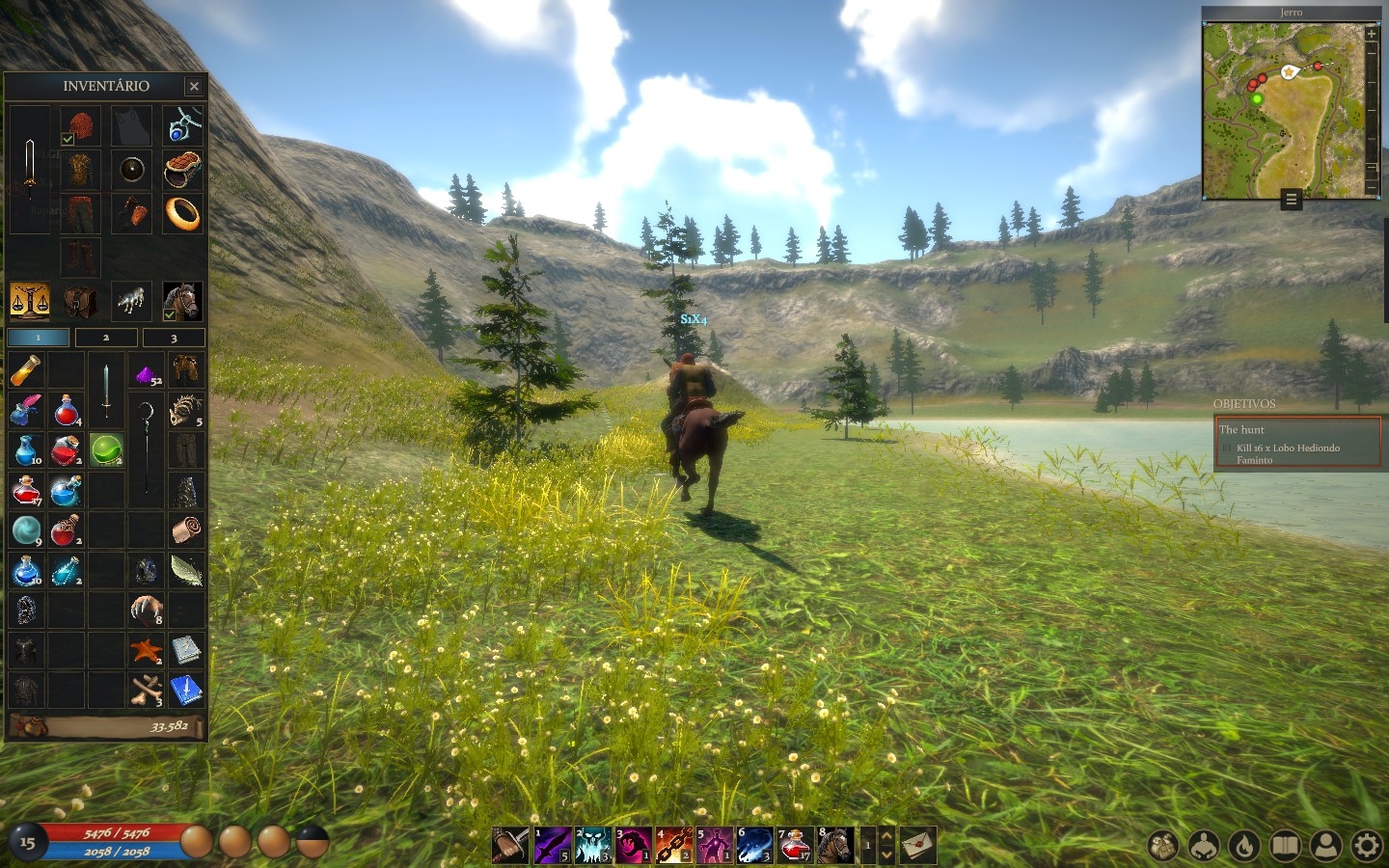Activate the chain ability in hotbar slot 4
Screen dimensions: 1389x868
(674, 846)
